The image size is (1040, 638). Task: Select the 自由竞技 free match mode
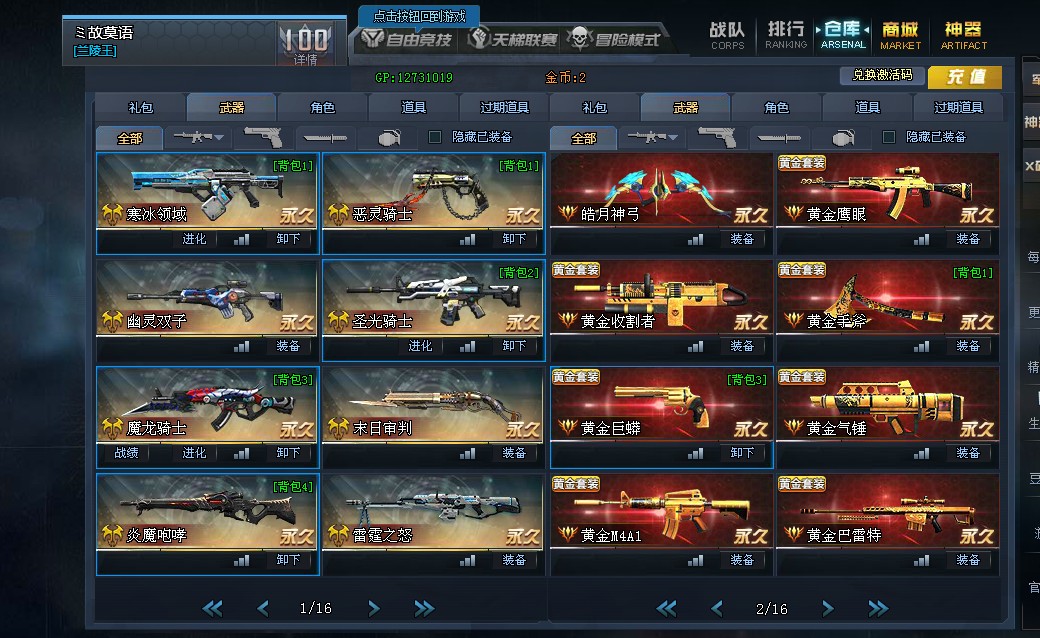[x=407, y=40]
